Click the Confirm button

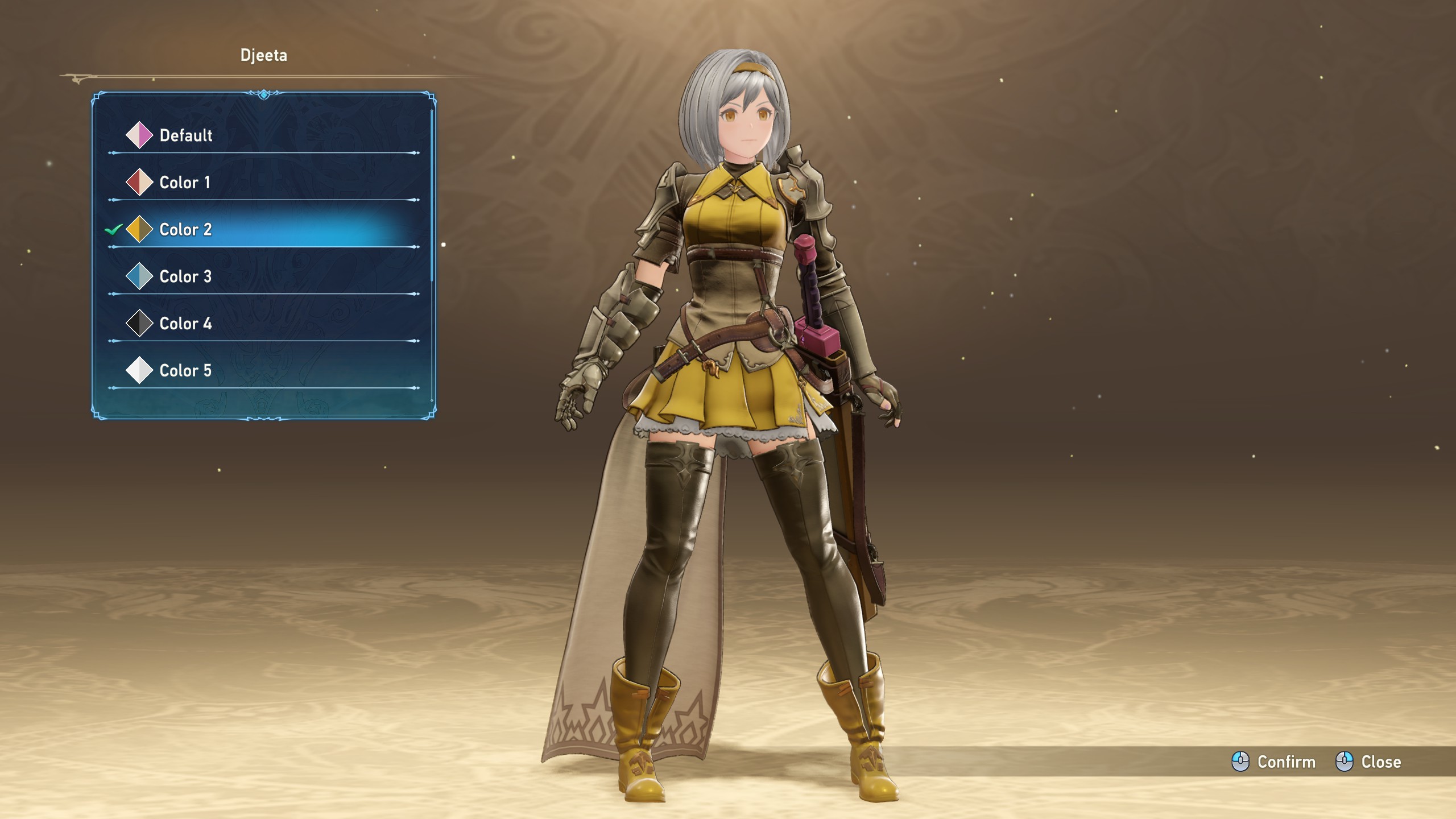pos(1274,762)
